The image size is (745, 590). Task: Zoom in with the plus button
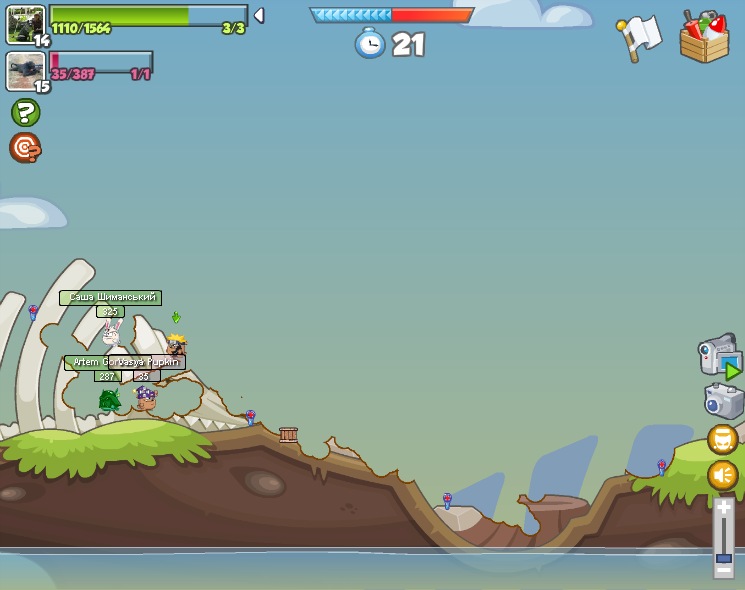(x=724, y=505)
